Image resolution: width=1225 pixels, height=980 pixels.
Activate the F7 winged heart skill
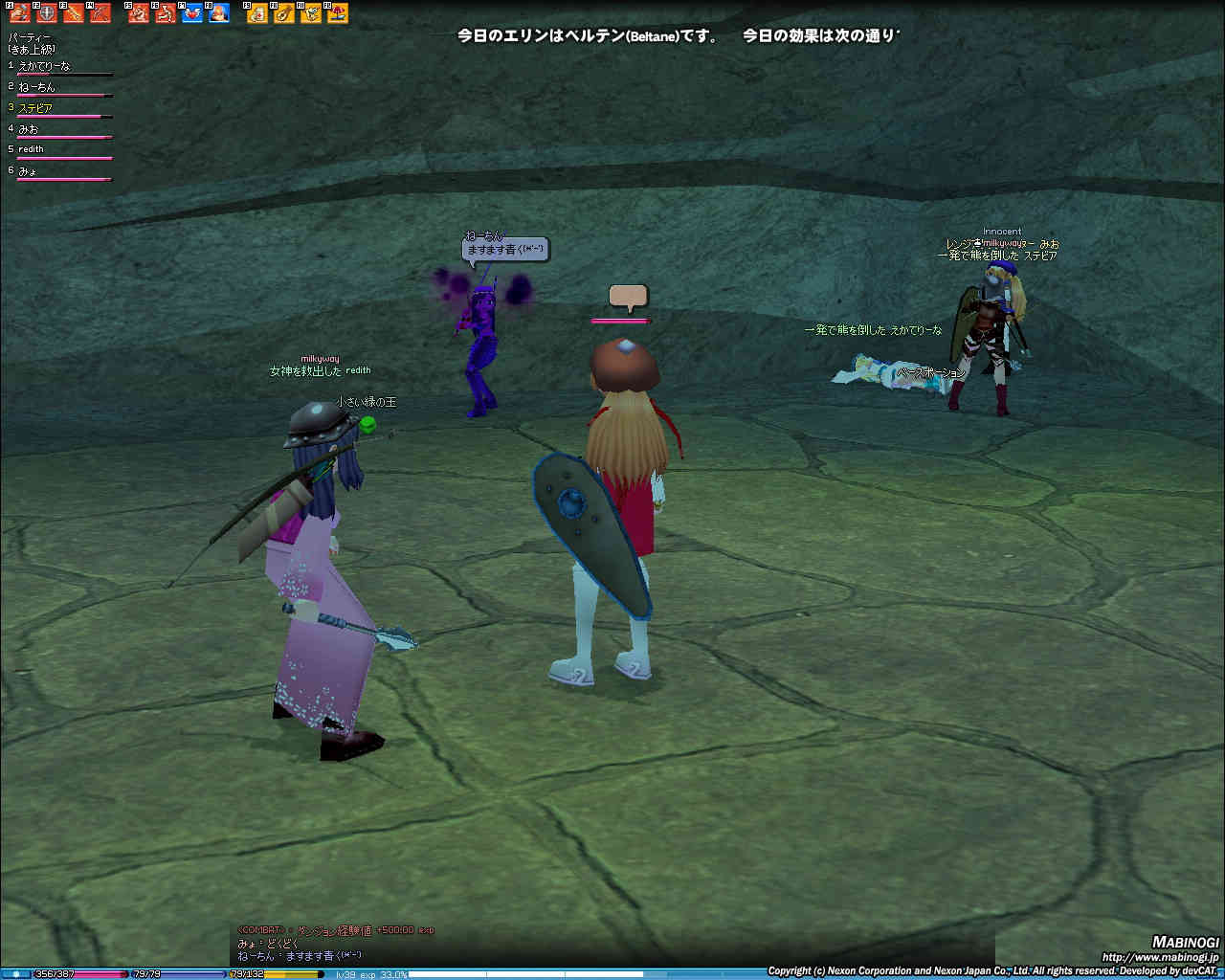tap(192, 12)
